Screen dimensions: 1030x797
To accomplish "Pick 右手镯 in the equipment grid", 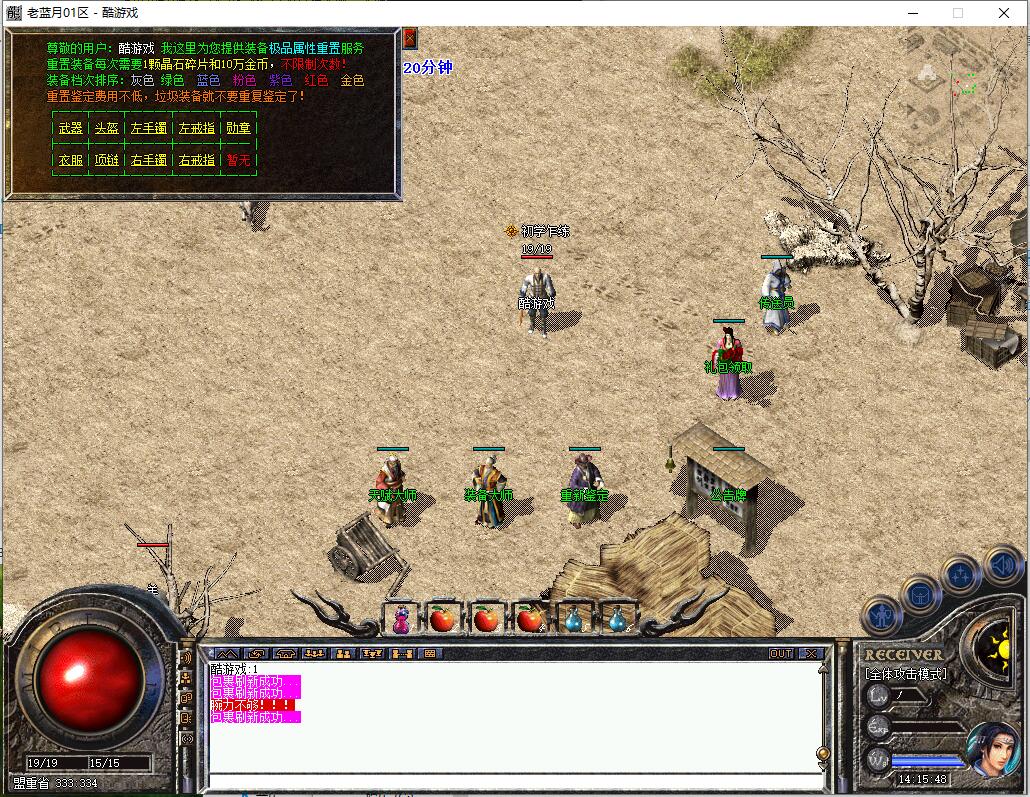I will click(x=149, y=160).
